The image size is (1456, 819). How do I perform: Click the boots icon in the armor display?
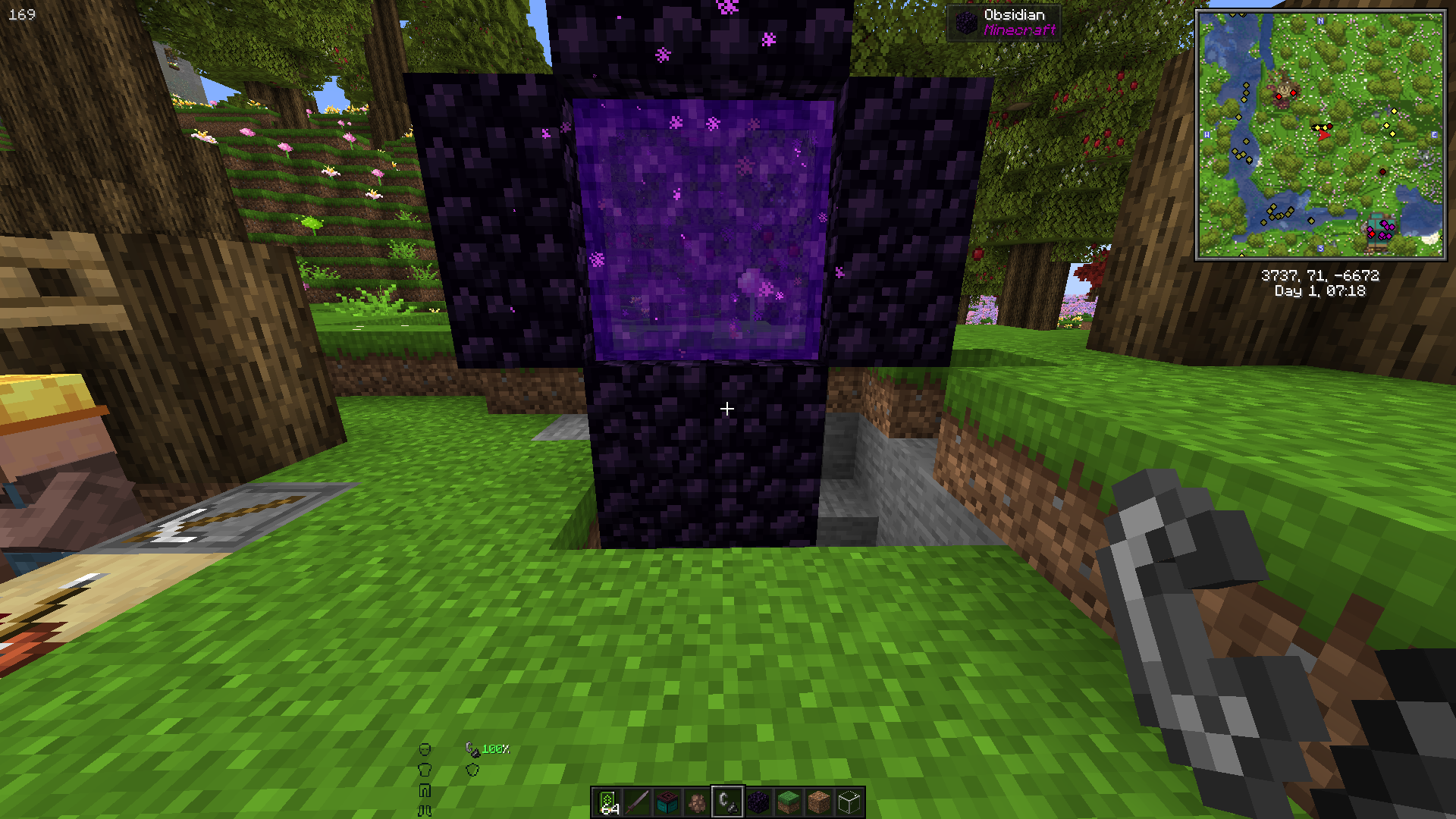[x=425, y=811]
